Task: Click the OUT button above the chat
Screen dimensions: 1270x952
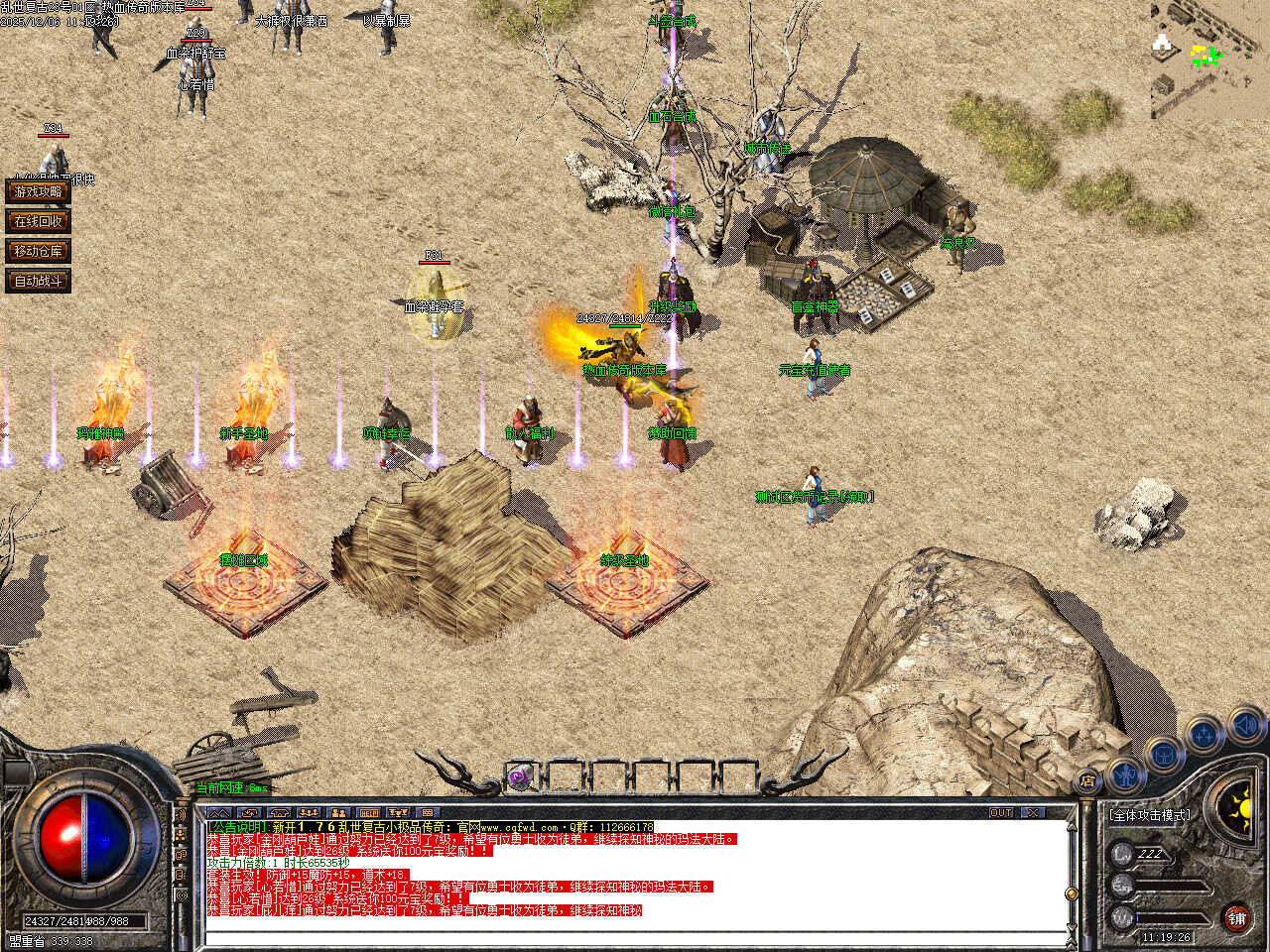Action: [x=1001, y=812]
